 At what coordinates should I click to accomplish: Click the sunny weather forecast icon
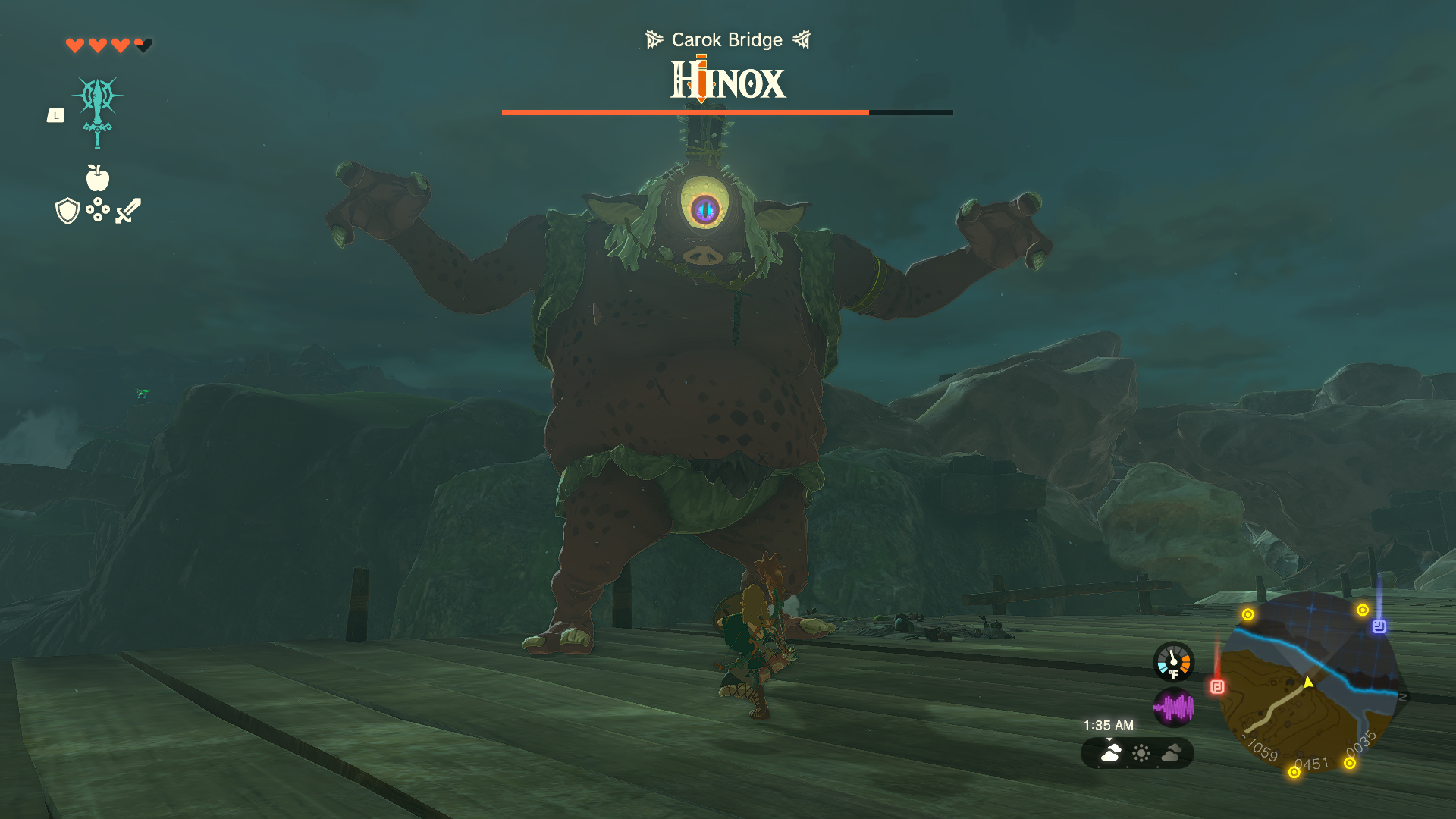[x=1141, y=754]
